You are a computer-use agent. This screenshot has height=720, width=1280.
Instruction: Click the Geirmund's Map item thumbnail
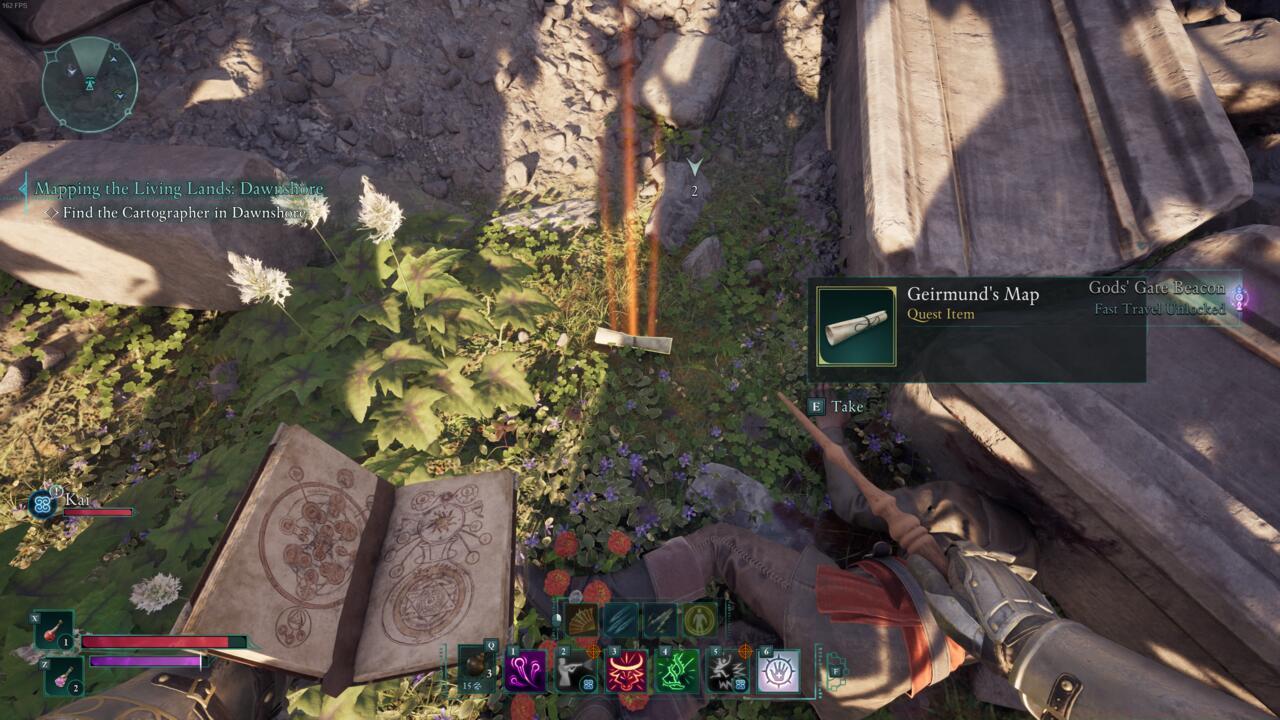point(857,326)
